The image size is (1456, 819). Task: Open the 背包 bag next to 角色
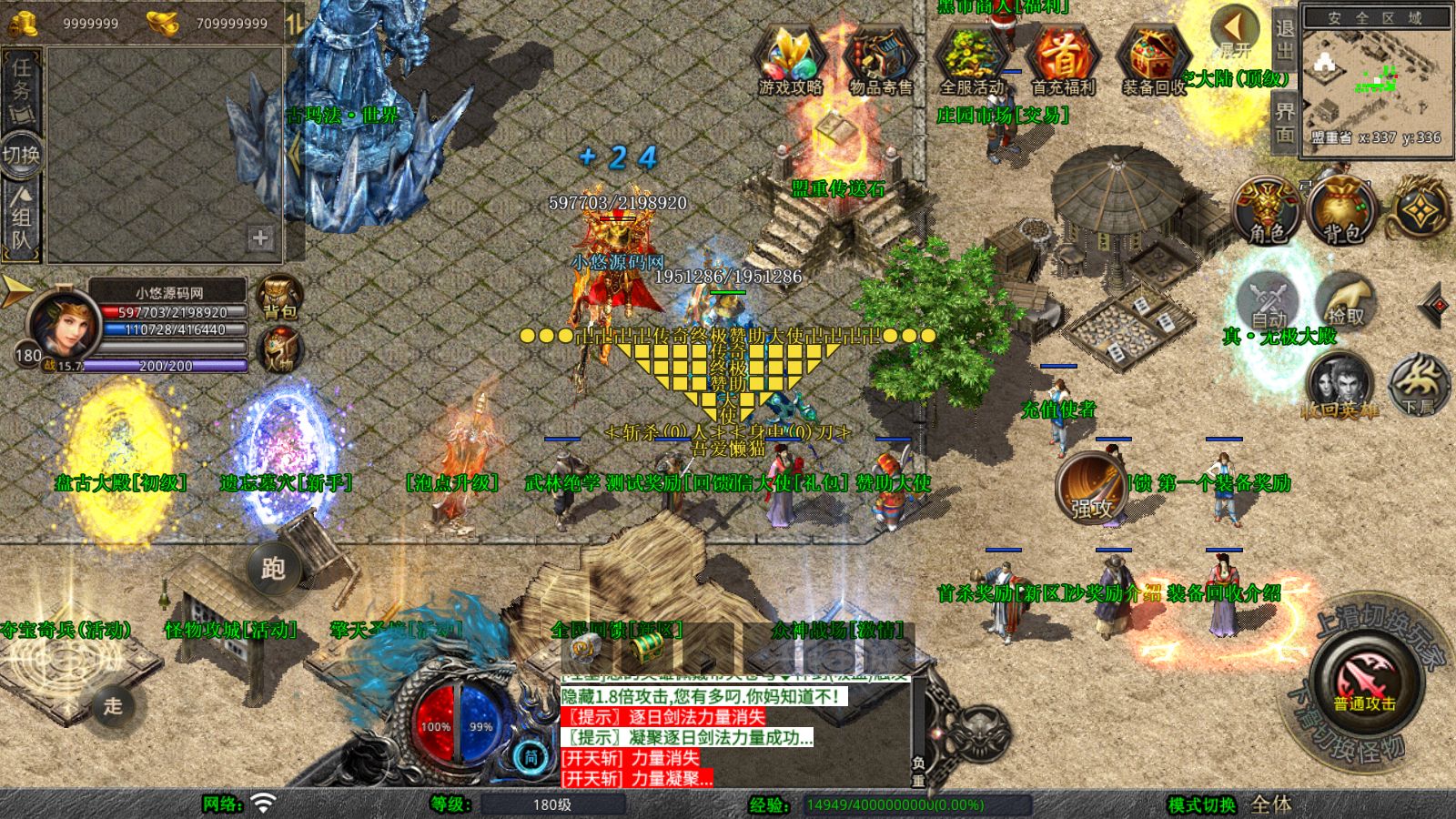tap(1341, 211)
